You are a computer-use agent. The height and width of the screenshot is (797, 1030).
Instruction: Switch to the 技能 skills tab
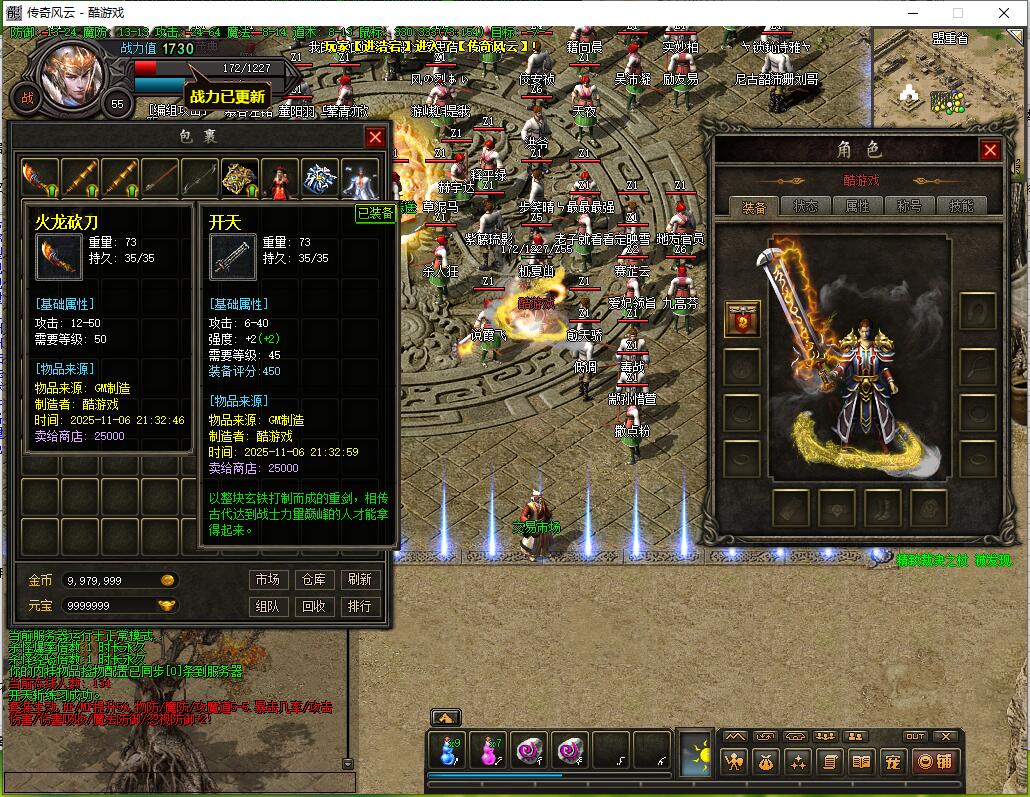961,206
